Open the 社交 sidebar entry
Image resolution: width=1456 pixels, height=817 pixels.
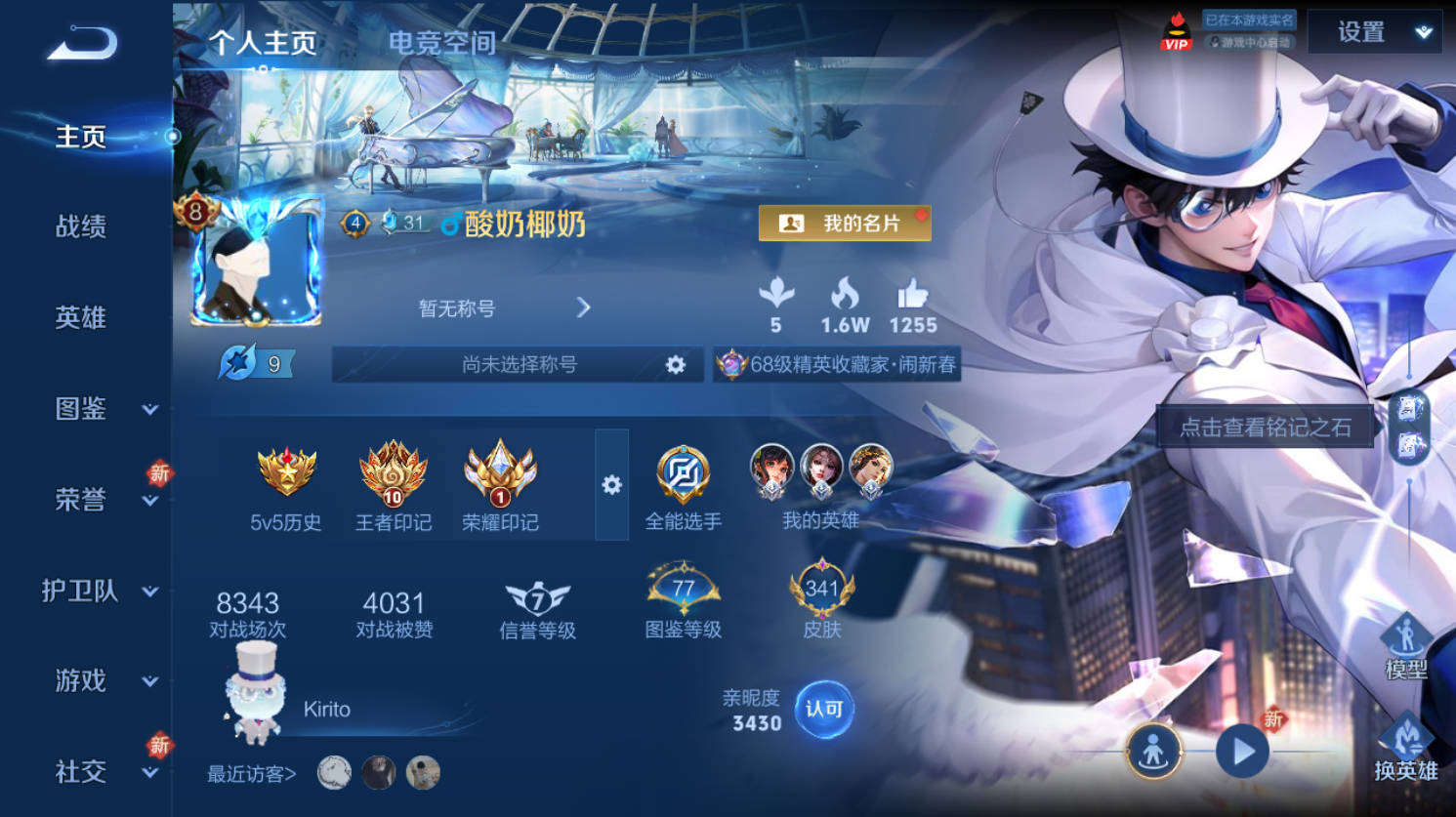click(x=98, y=772)
